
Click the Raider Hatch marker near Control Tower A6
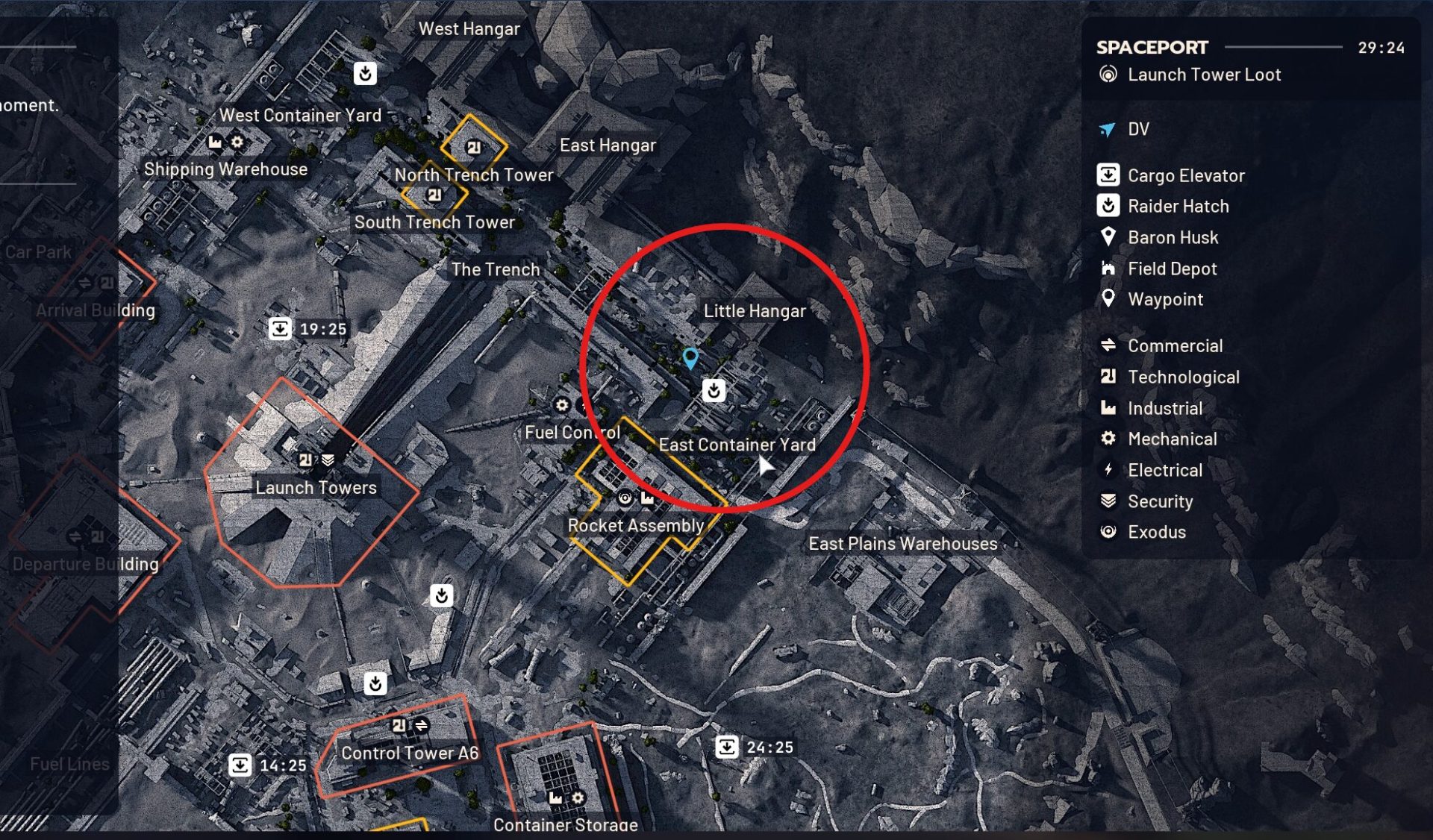click(375, 683)
